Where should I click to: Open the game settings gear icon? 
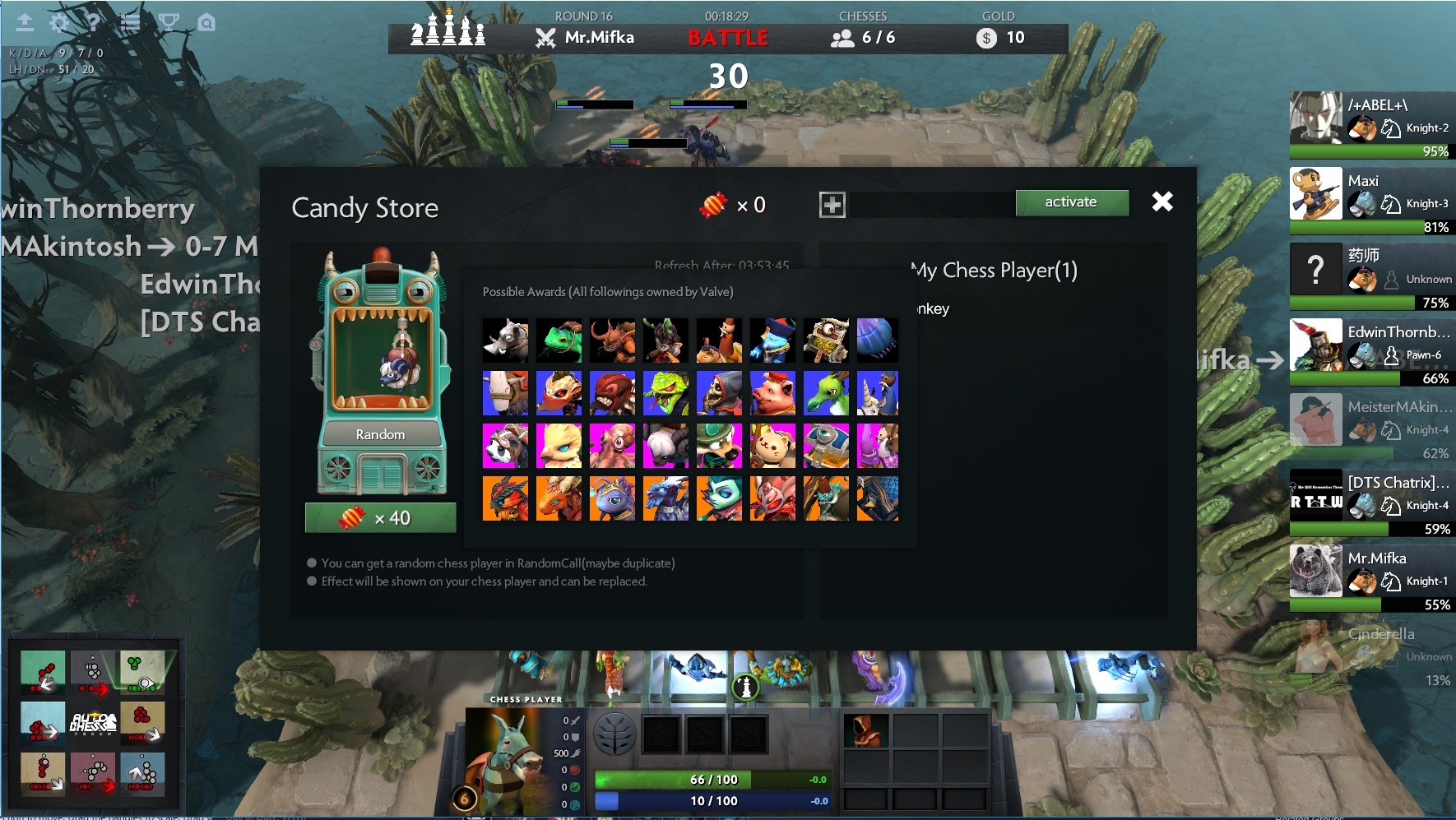pos(59,23)
